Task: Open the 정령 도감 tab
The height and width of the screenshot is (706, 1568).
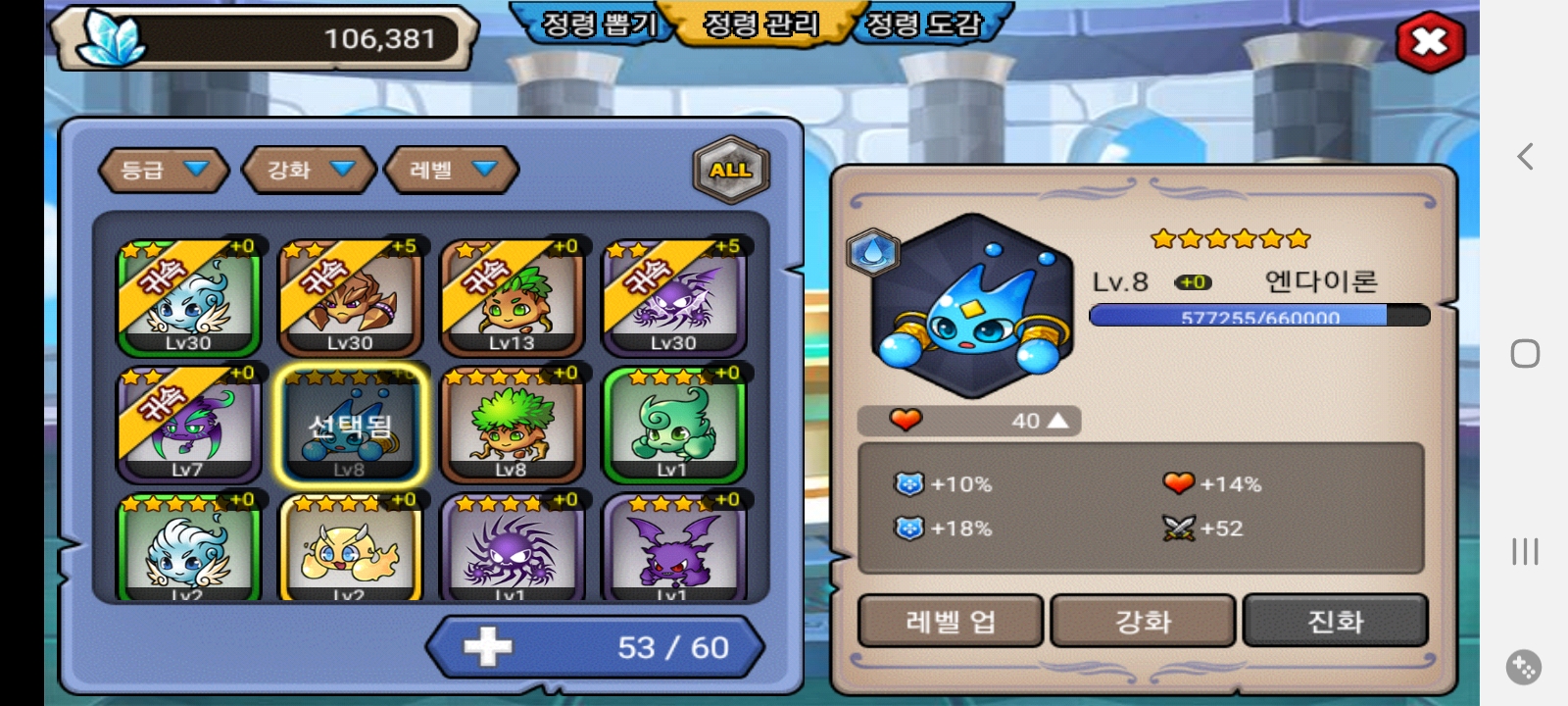Action: pos(922,24)
